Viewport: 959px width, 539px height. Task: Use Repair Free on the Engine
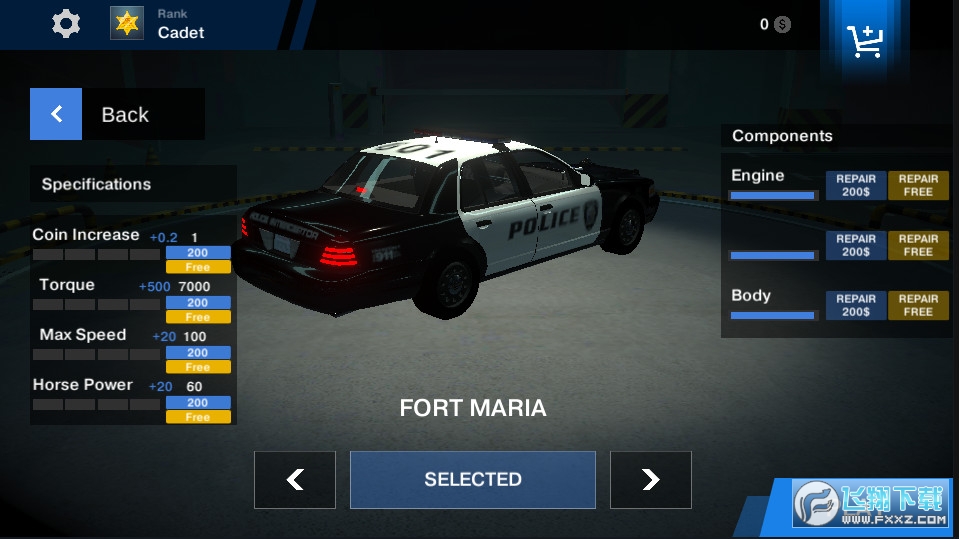pyautogui.click(x=918, y=185)
